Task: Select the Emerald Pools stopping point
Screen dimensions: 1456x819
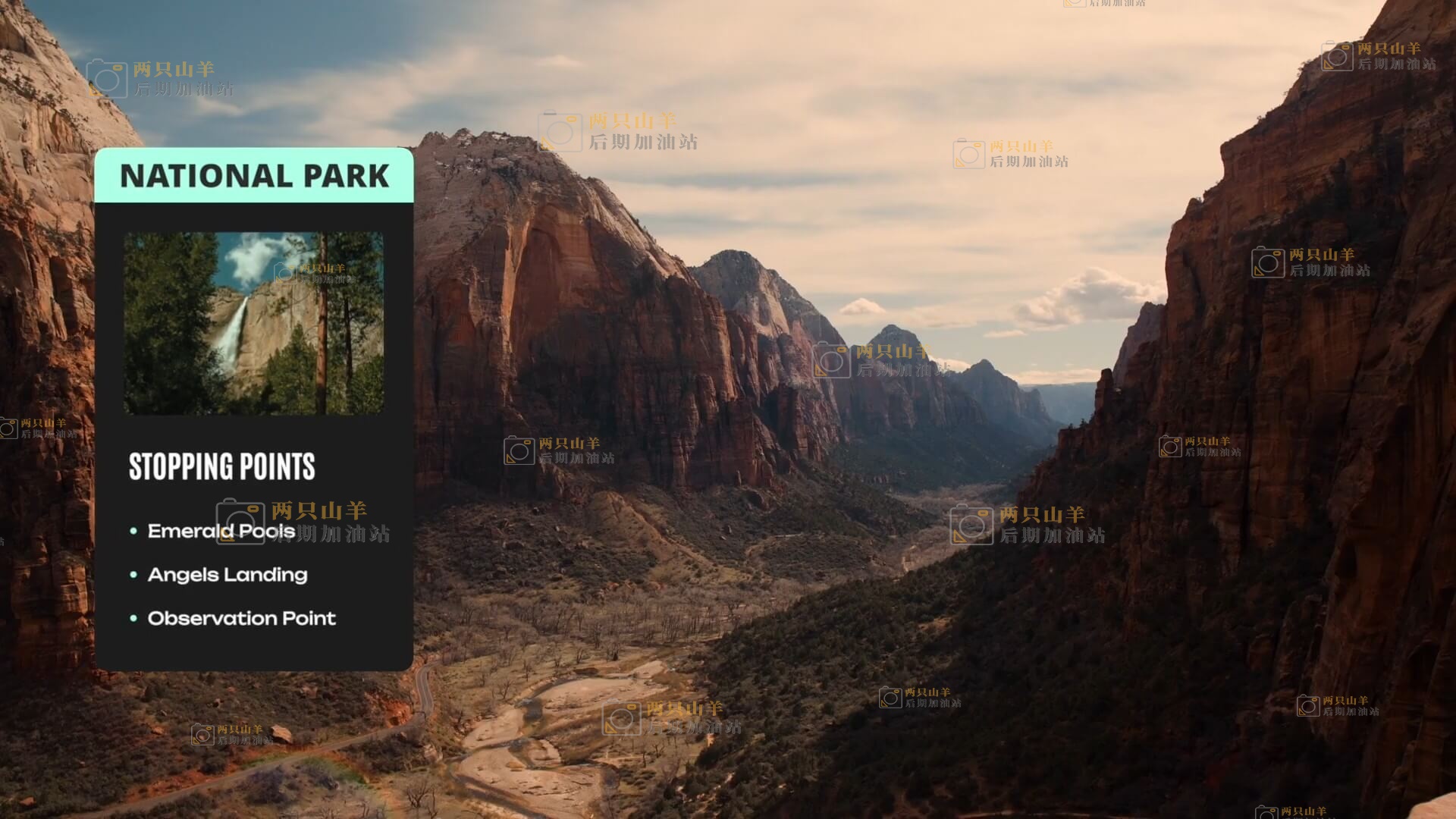Action: pos(221,531)
